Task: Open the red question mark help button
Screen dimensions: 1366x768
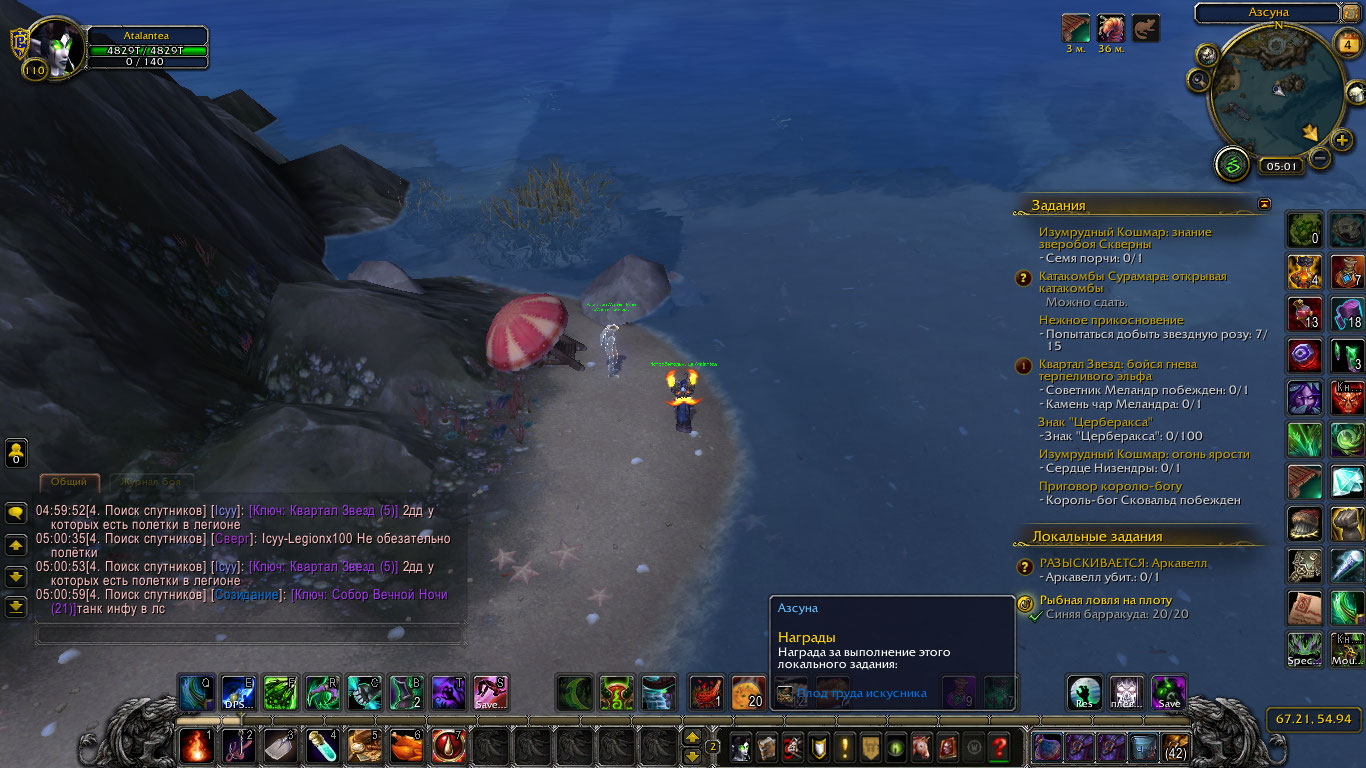Action: pyautogui.click(x=998, y=746)
